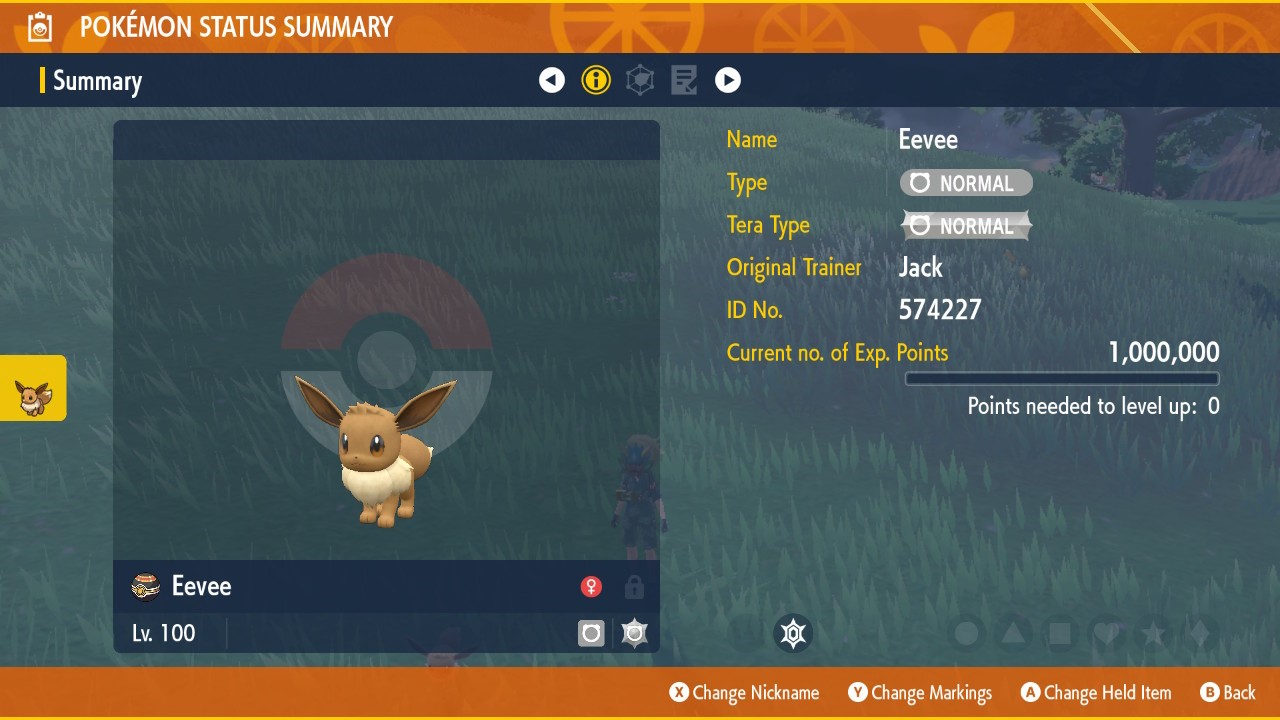Go to the previous summary page arrow

tap(552, 80)
